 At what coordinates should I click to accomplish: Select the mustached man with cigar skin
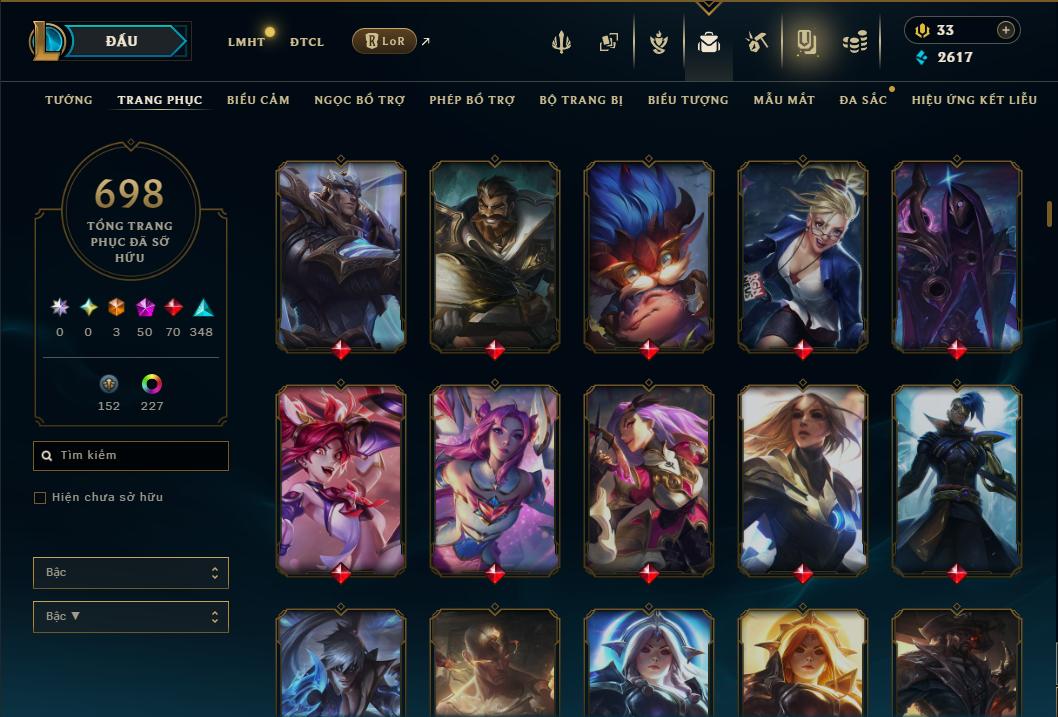pyautogui.click(x=495, y=255)
